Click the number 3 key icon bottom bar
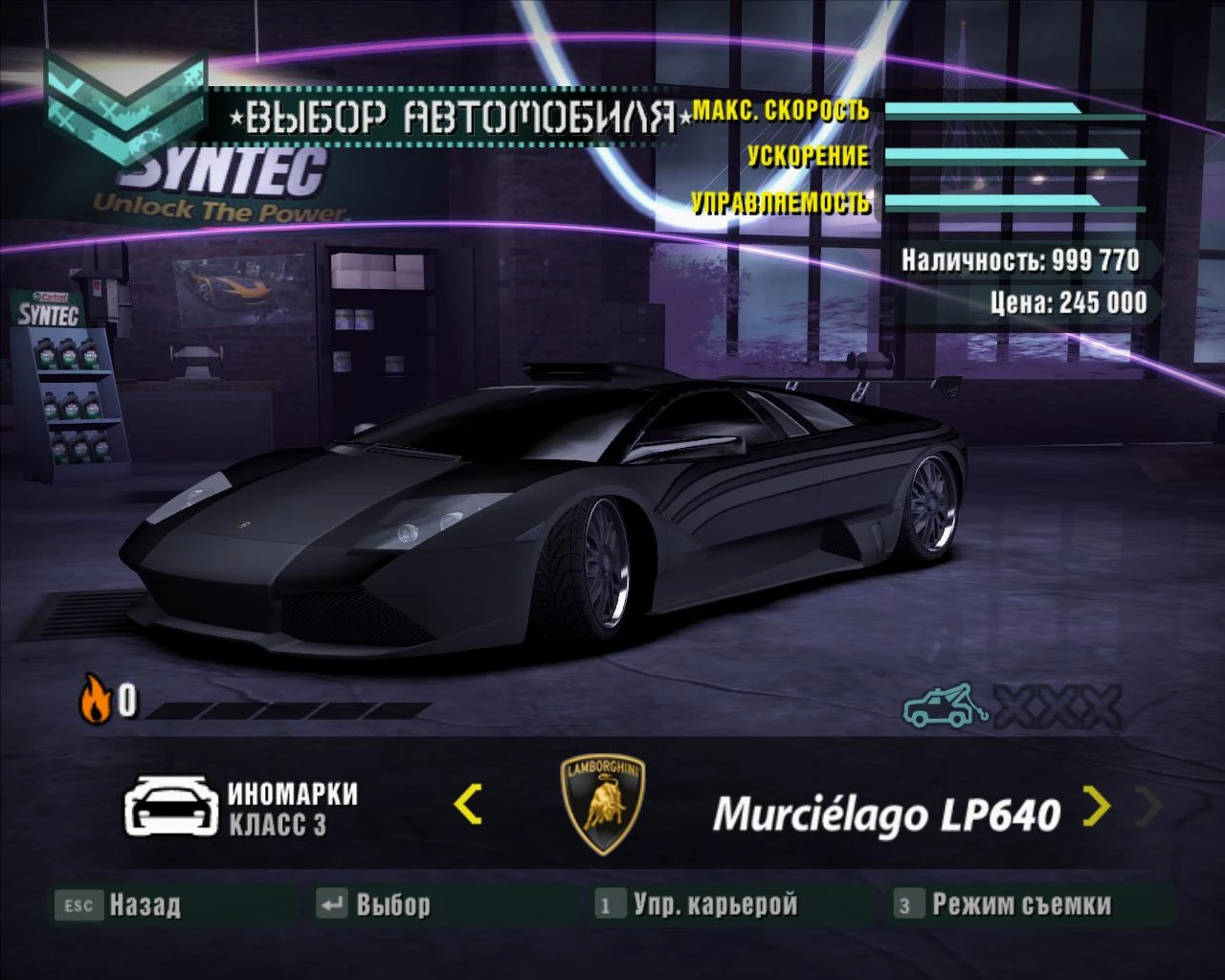This screenshot has width=1225, height=980. (905, 902)
